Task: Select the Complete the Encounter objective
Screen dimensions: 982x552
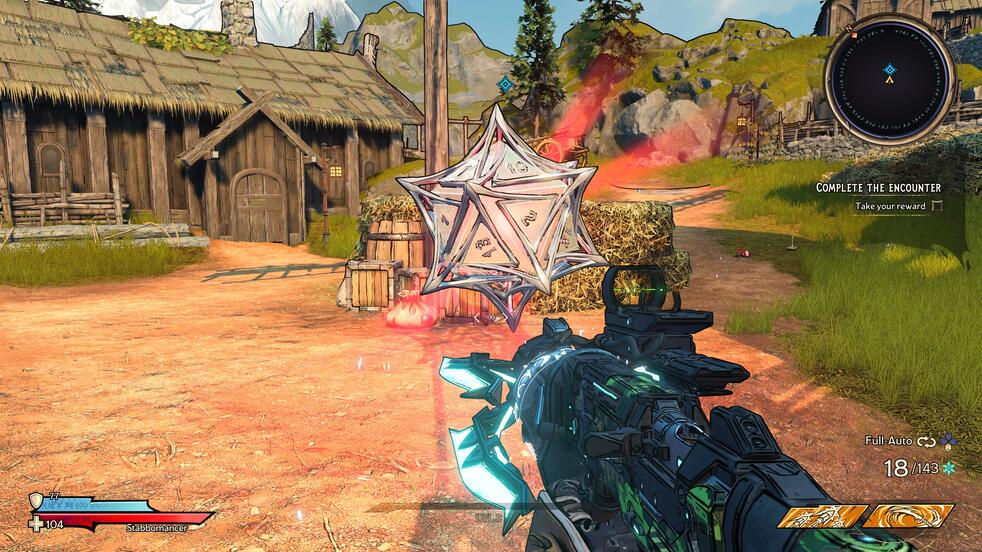Action: click(x=877, y=187)
